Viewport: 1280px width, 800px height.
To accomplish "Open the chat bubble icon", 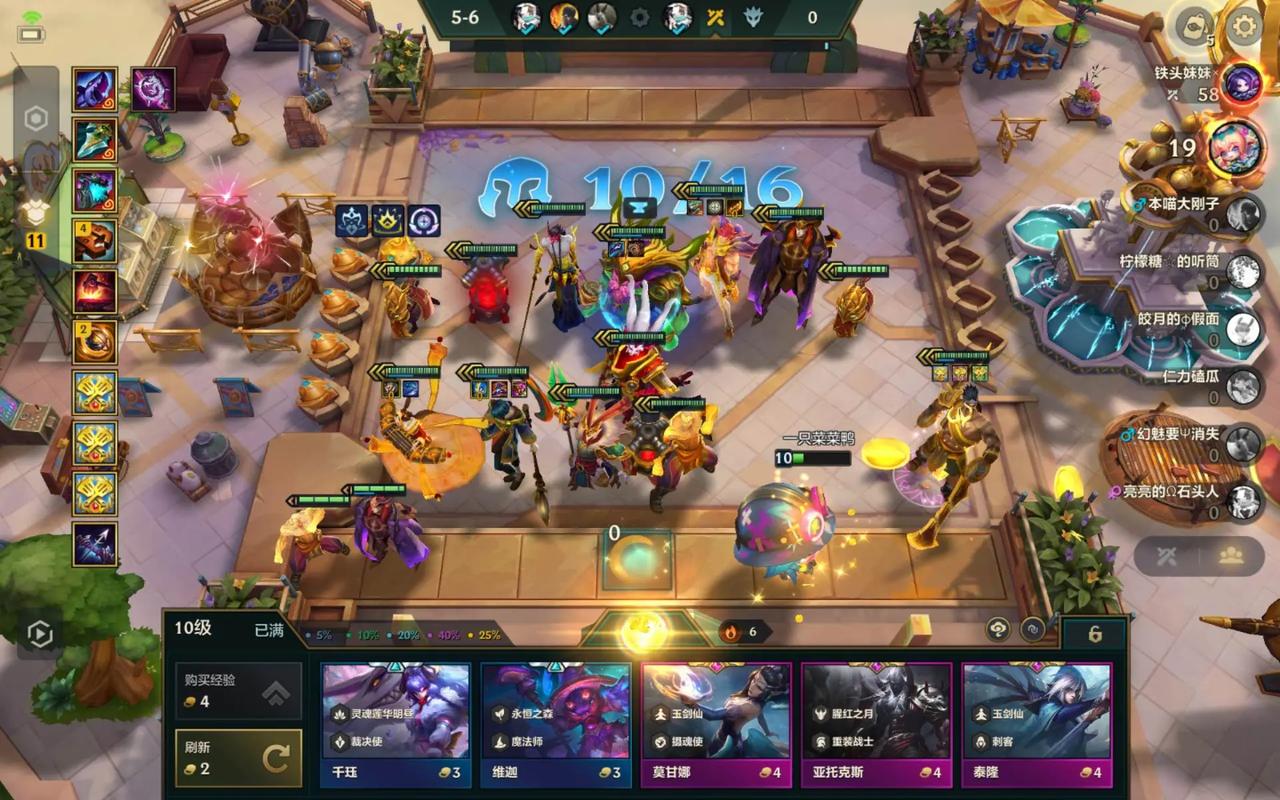I will tap(1193, 26).
